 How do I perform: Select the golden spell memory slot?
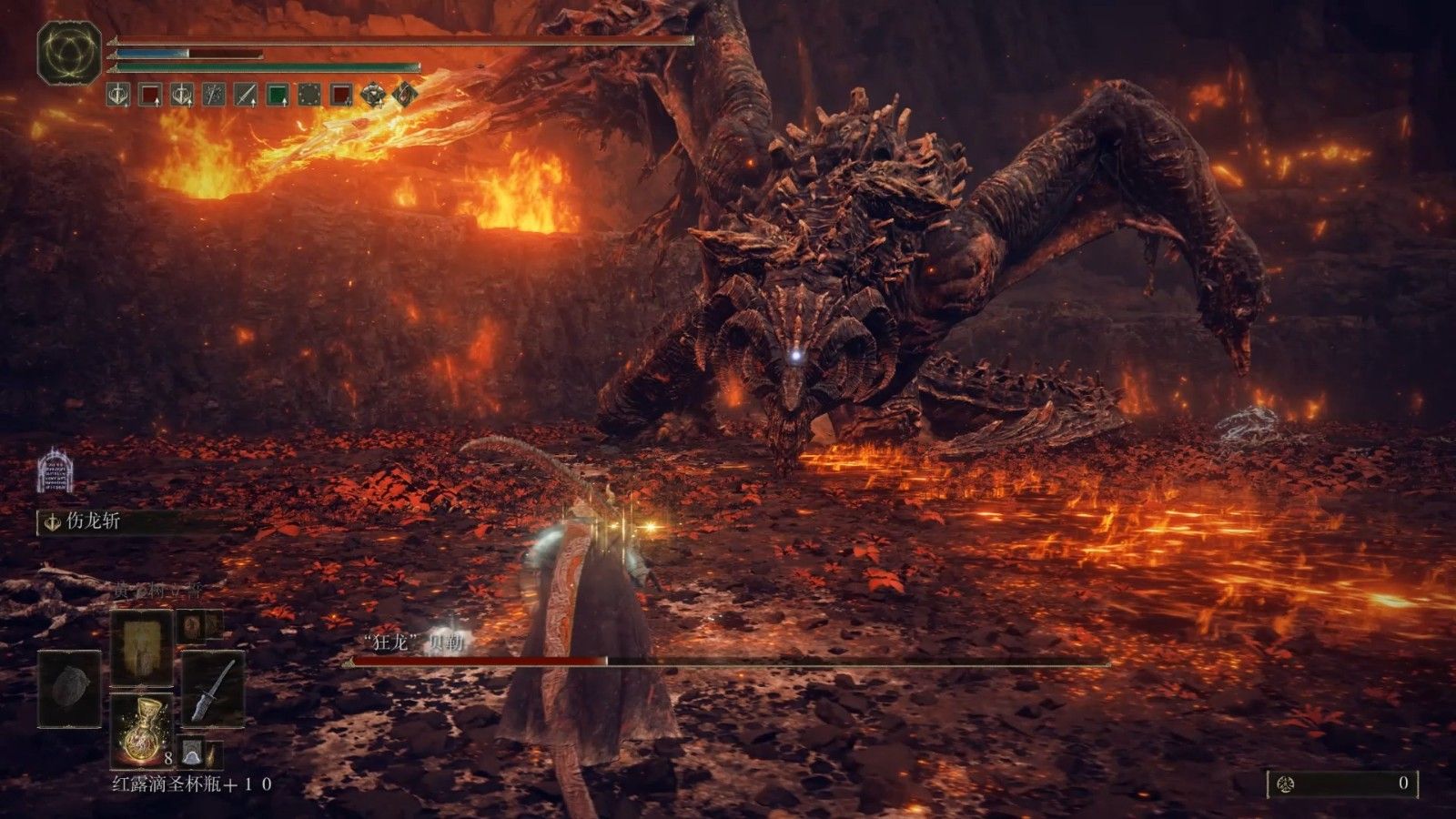pyautogui.click(x=141, y=647)
